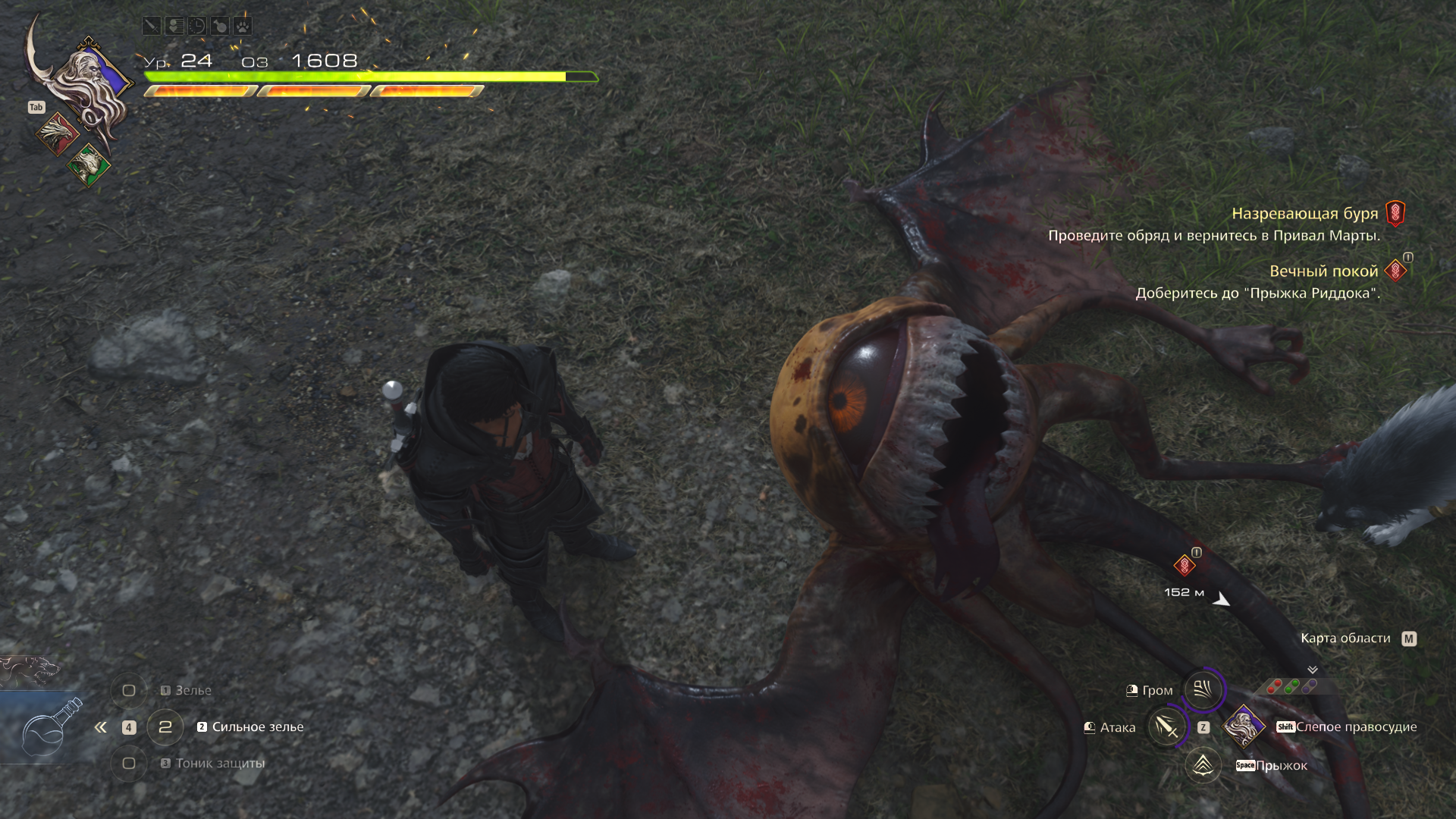Open the Назревающая буря quest tracker

click(1304, 214)
